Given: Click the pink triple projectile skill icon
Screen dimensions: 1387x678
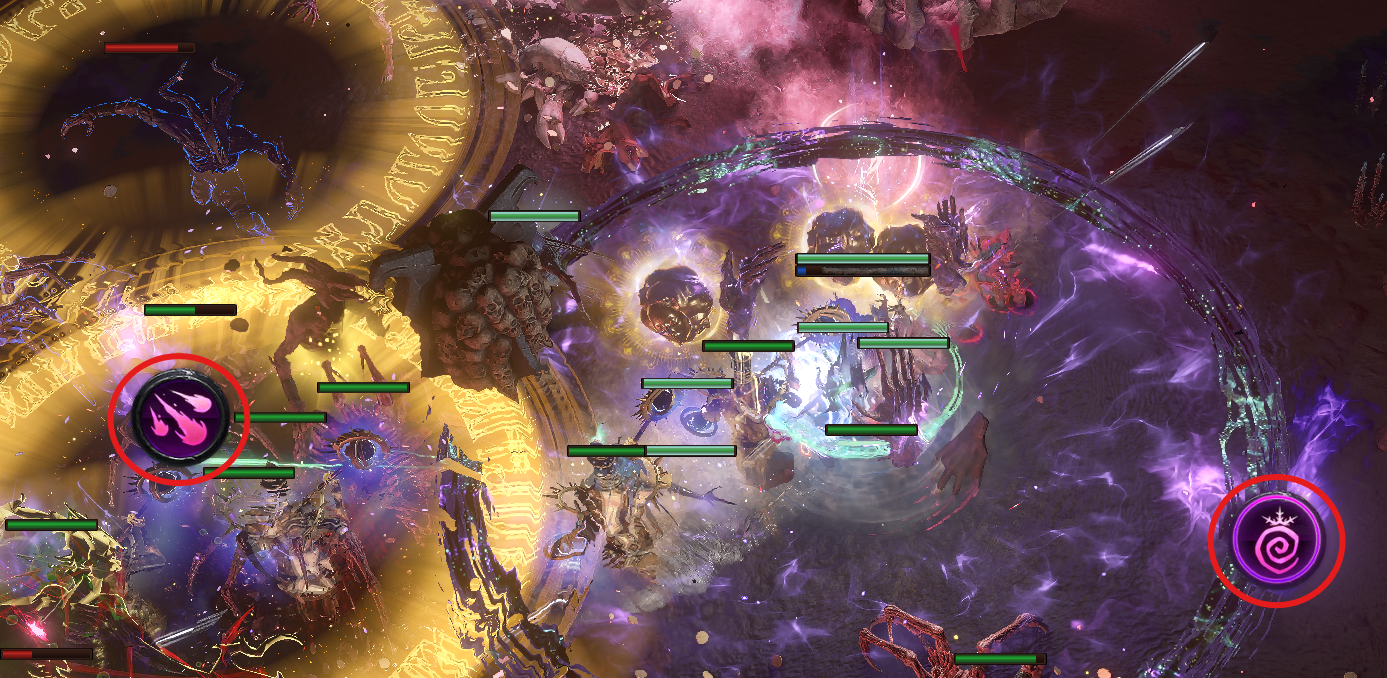Looking at the screenshot, I should pyautogui.click(x=179, y=418).
